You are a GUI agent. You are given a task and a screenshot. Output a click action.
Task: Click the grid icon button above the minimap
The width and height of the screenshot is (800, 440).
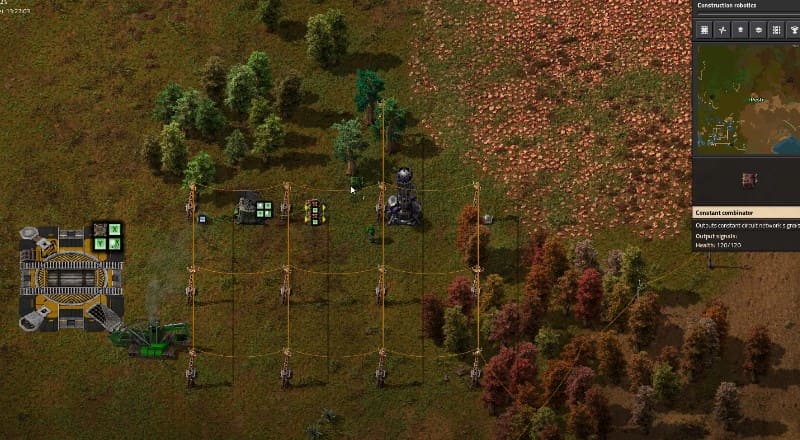(704, 30)
